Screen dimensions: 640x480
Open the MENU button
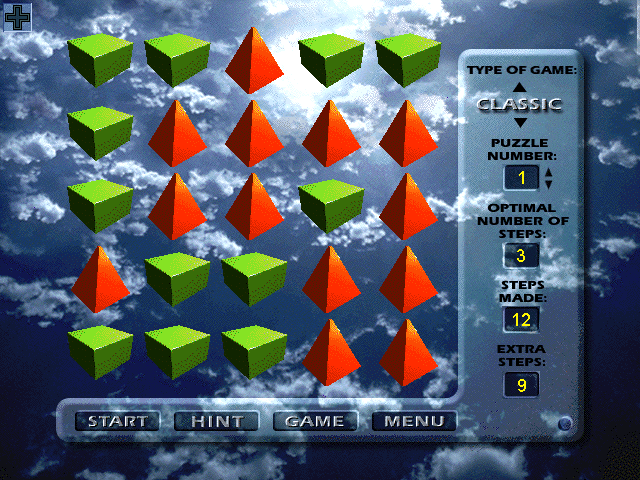[x=413, y=421]
